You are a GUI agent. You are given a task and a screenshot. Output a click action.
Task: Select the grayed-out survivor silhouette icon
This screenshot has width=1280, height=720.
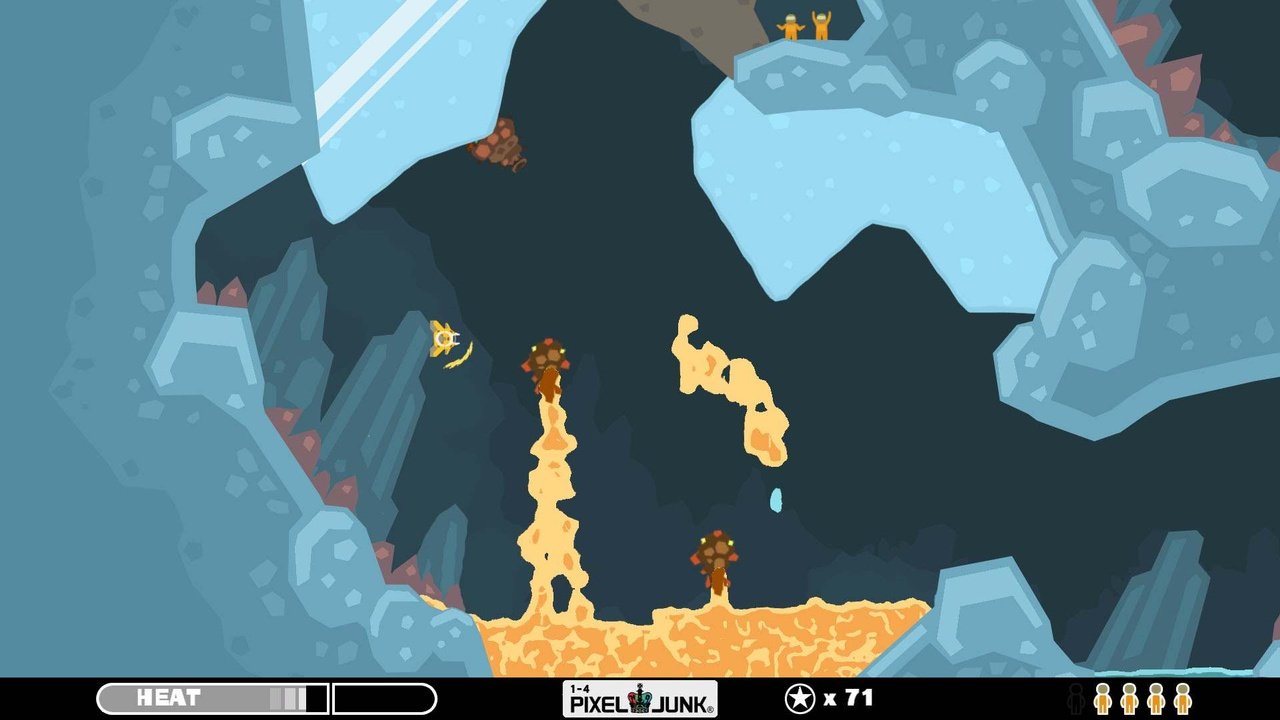[x=1075, y=699]
